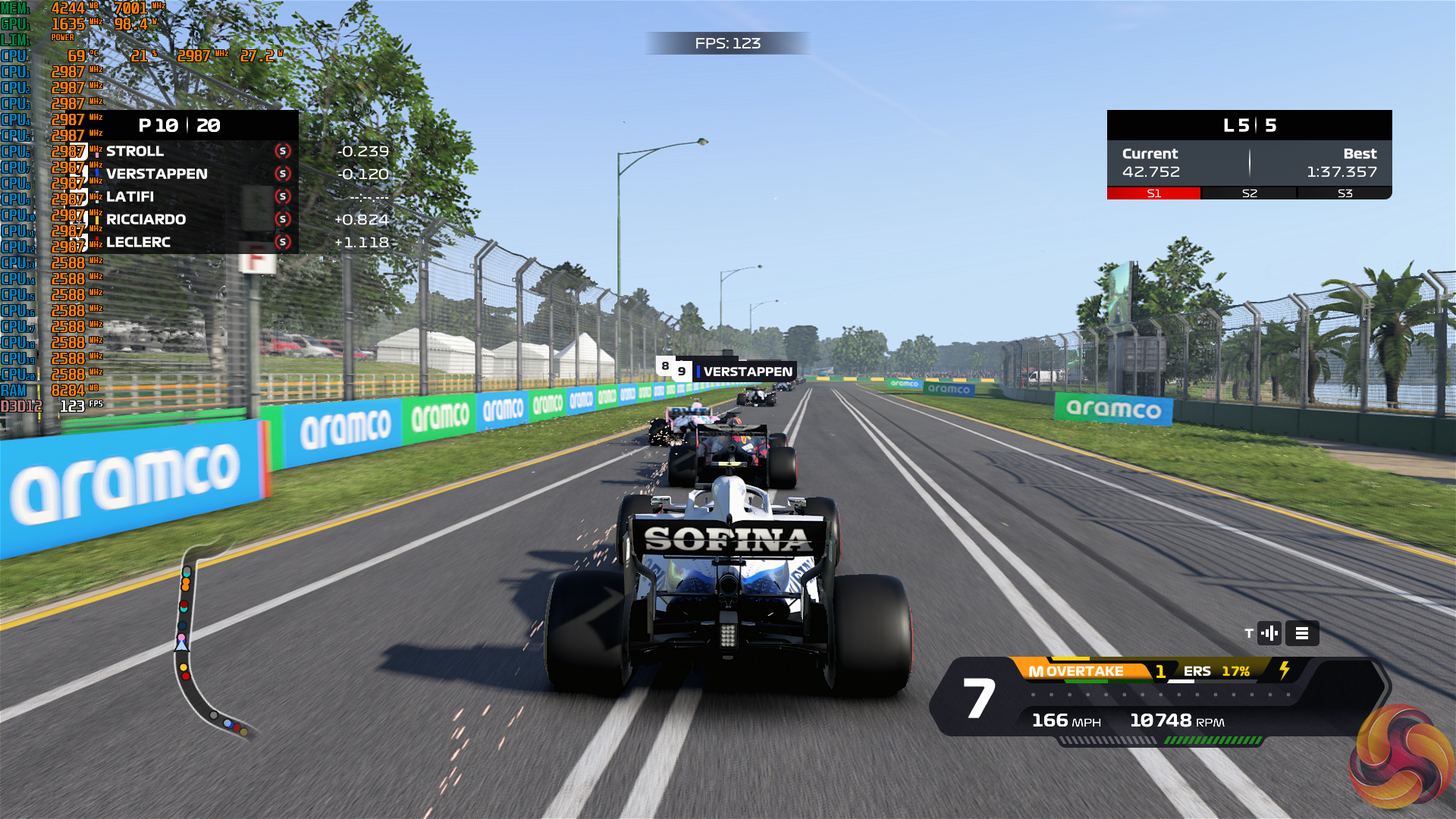This screenshot has height=819, width=1456.
Task: Activate the voice radio icon
Action: pos(1269,633)
